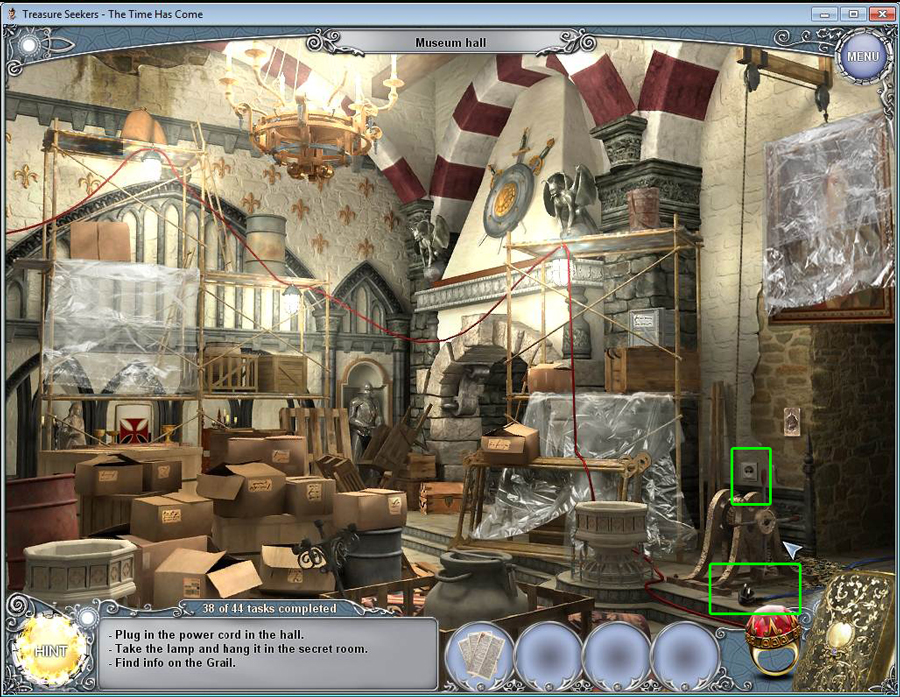Close the Treasure Seekers window

point(880,13)
